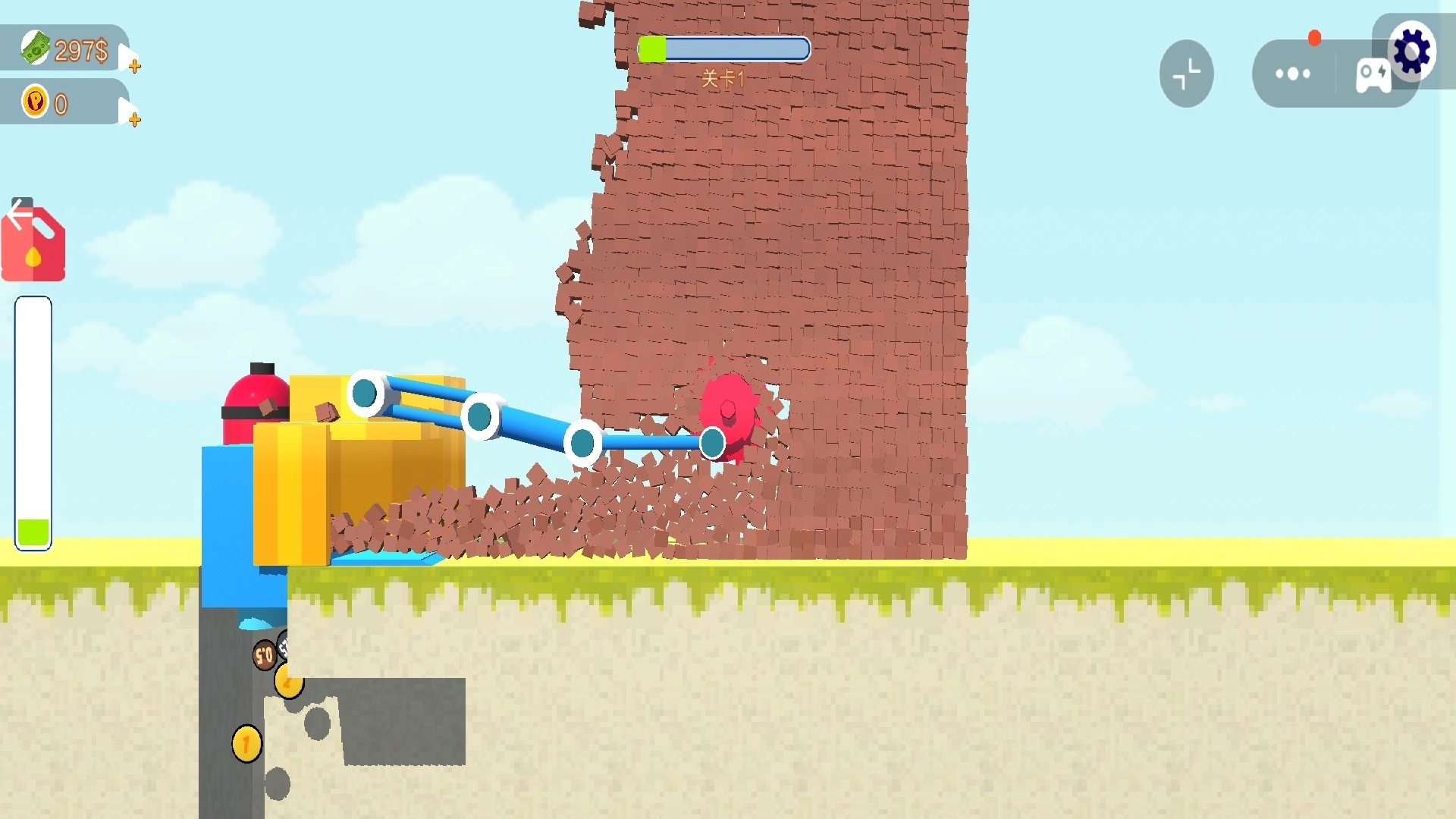
Task: Get more gold P coins via plus button
Action: (133, 118)
